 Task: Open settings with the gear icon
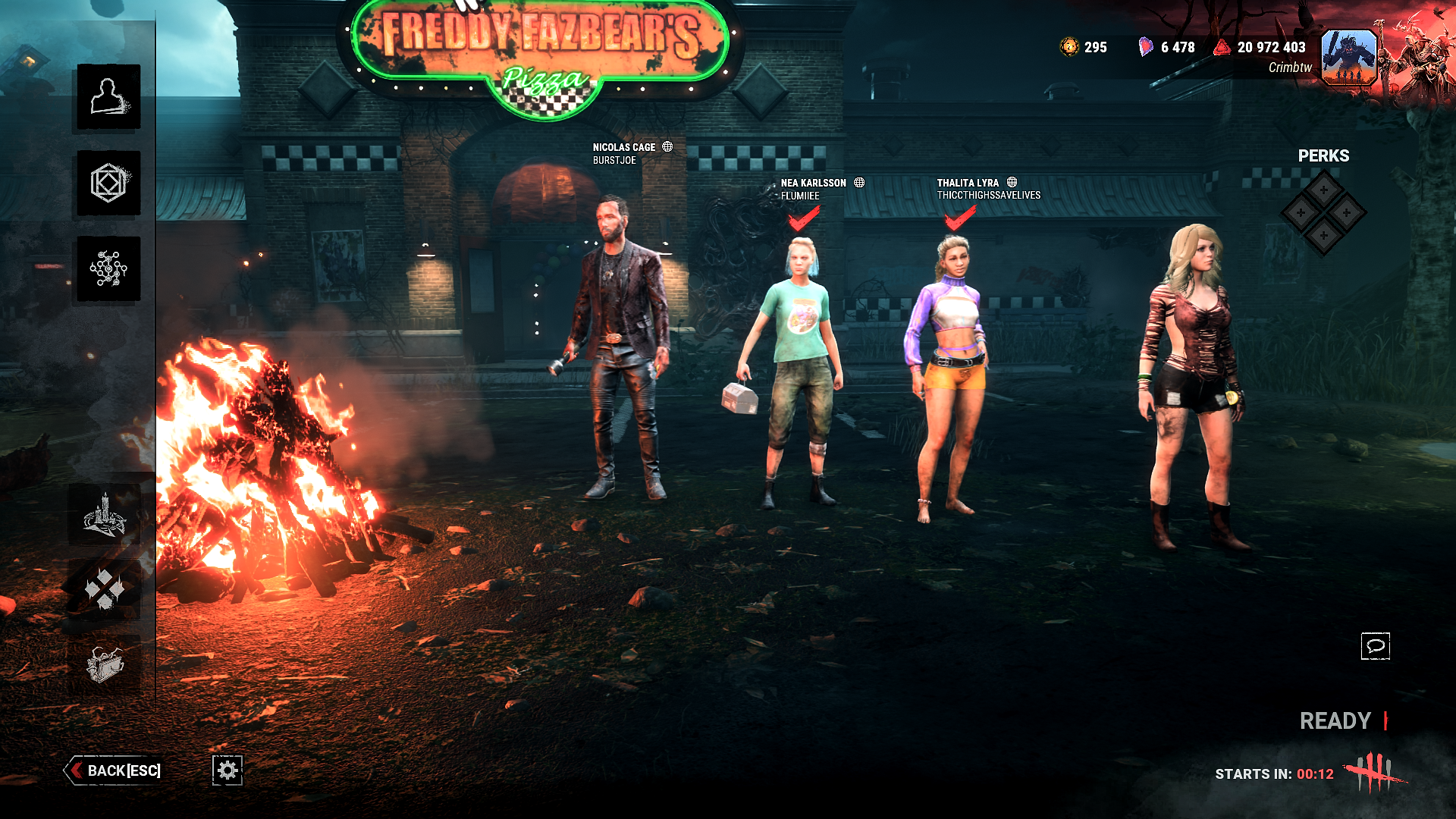click(x=227, y=770)
